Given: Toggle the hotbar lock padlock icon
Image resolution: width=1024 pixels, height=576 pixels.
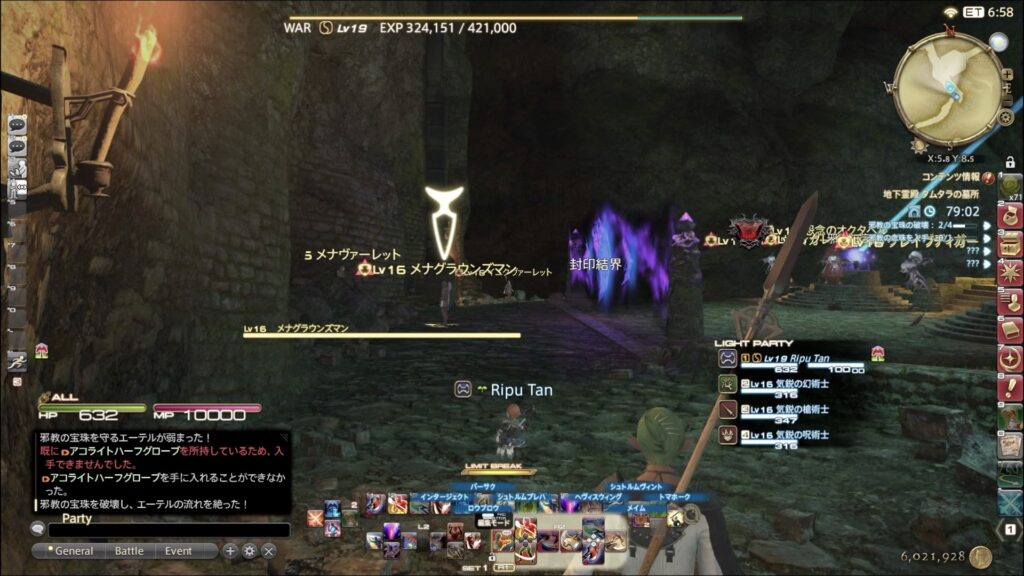Looking at the screenshot, I should click(1010, 162).
